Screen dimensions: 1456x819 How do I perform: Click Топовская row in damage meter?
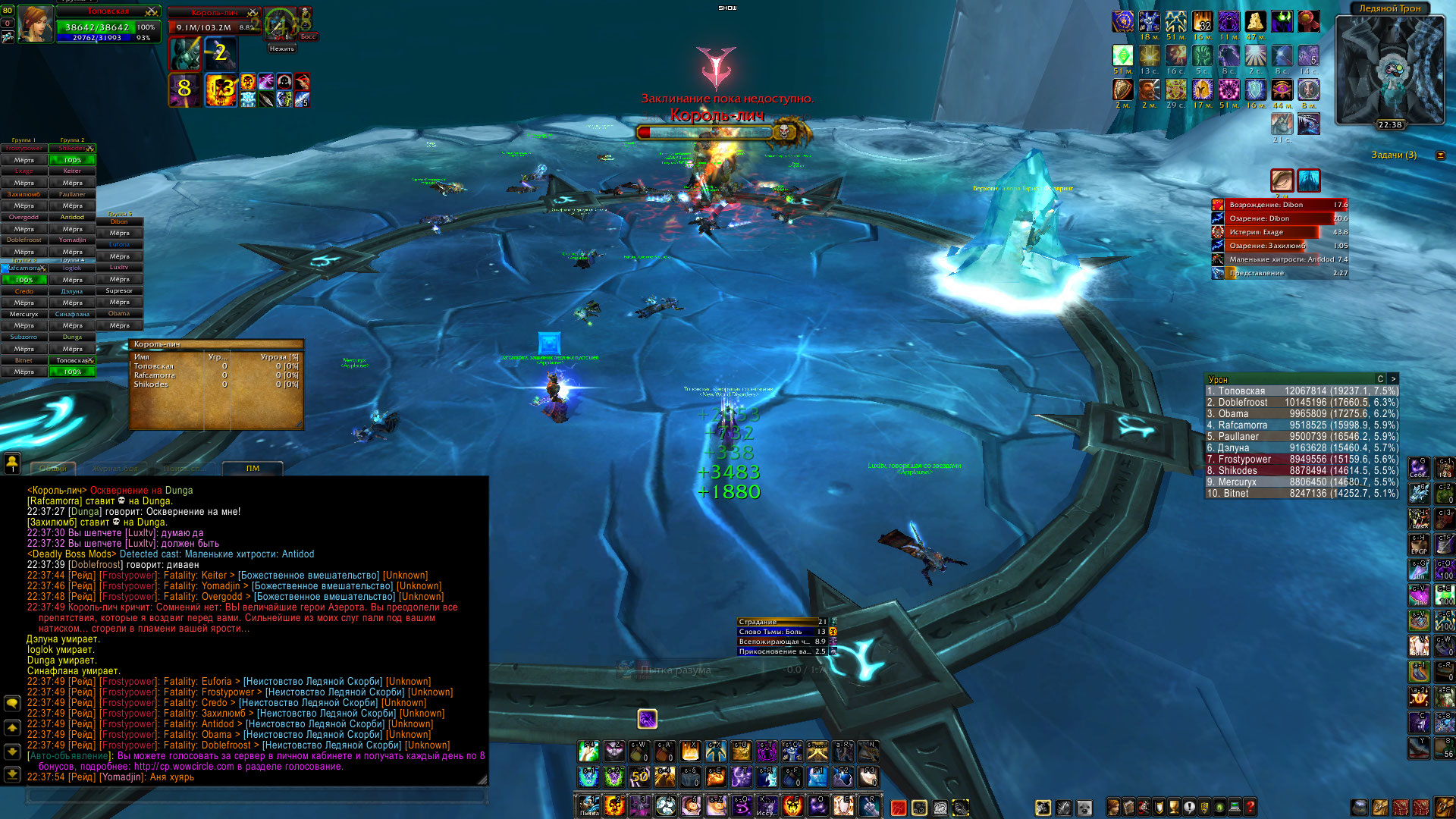pos(1301,391)
